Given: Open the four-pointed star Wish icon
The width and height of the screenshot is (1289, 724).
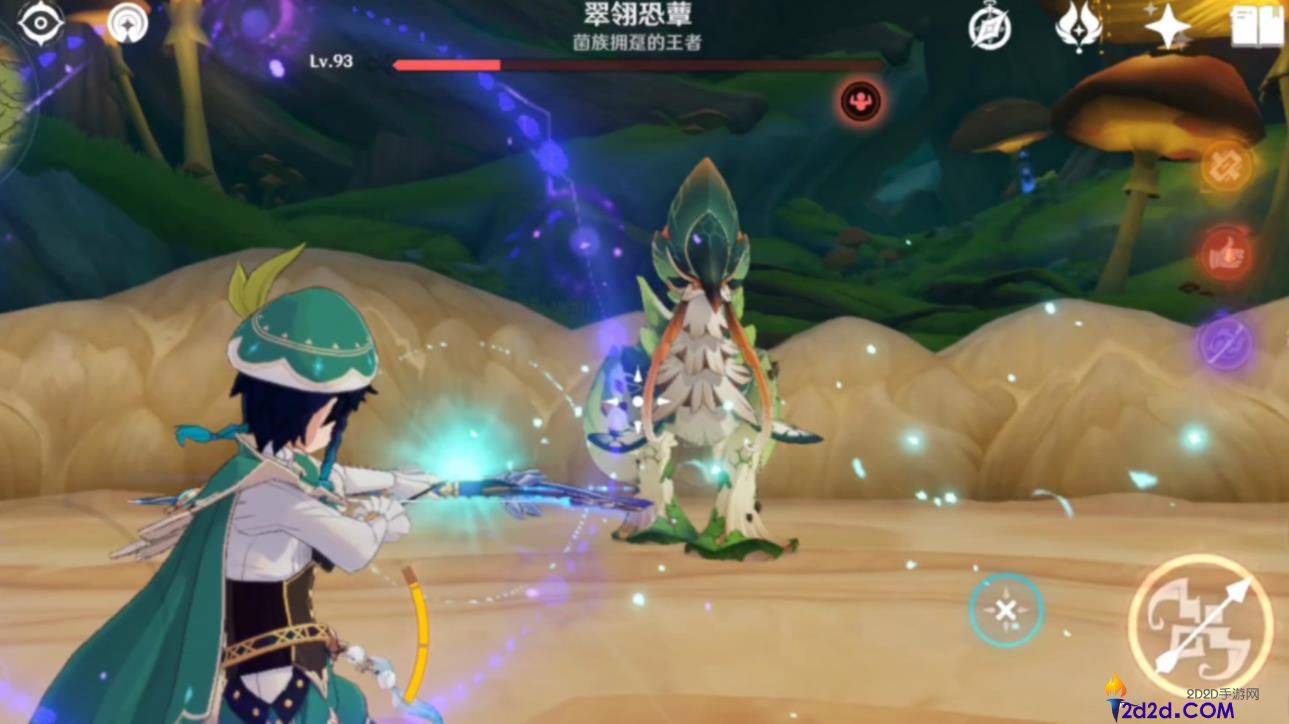Looking at the screenshot, I should click(1167, 27).
